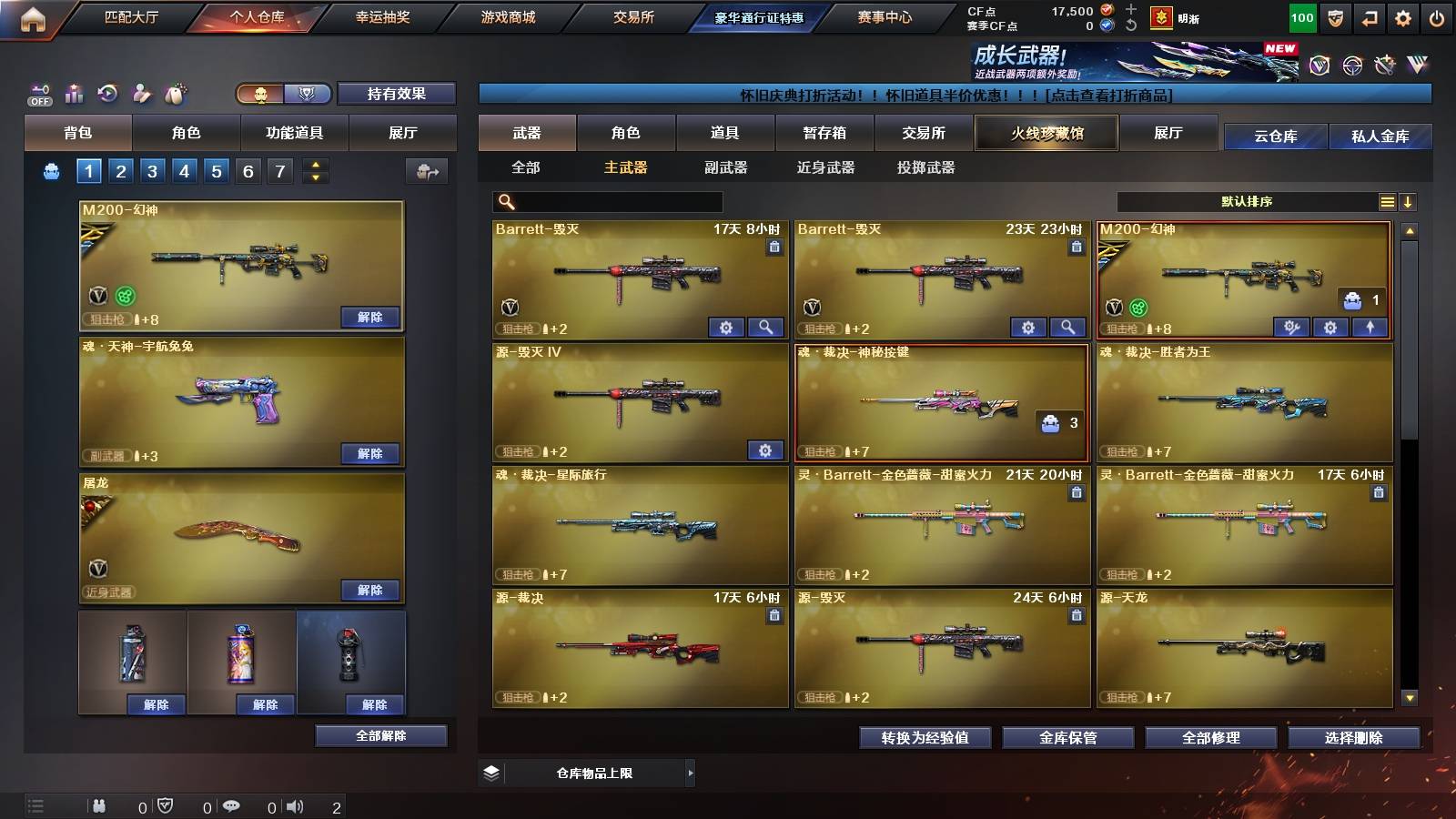
Task: Toggle the OFF key switch above backpack
Action: tap(37, 94)
